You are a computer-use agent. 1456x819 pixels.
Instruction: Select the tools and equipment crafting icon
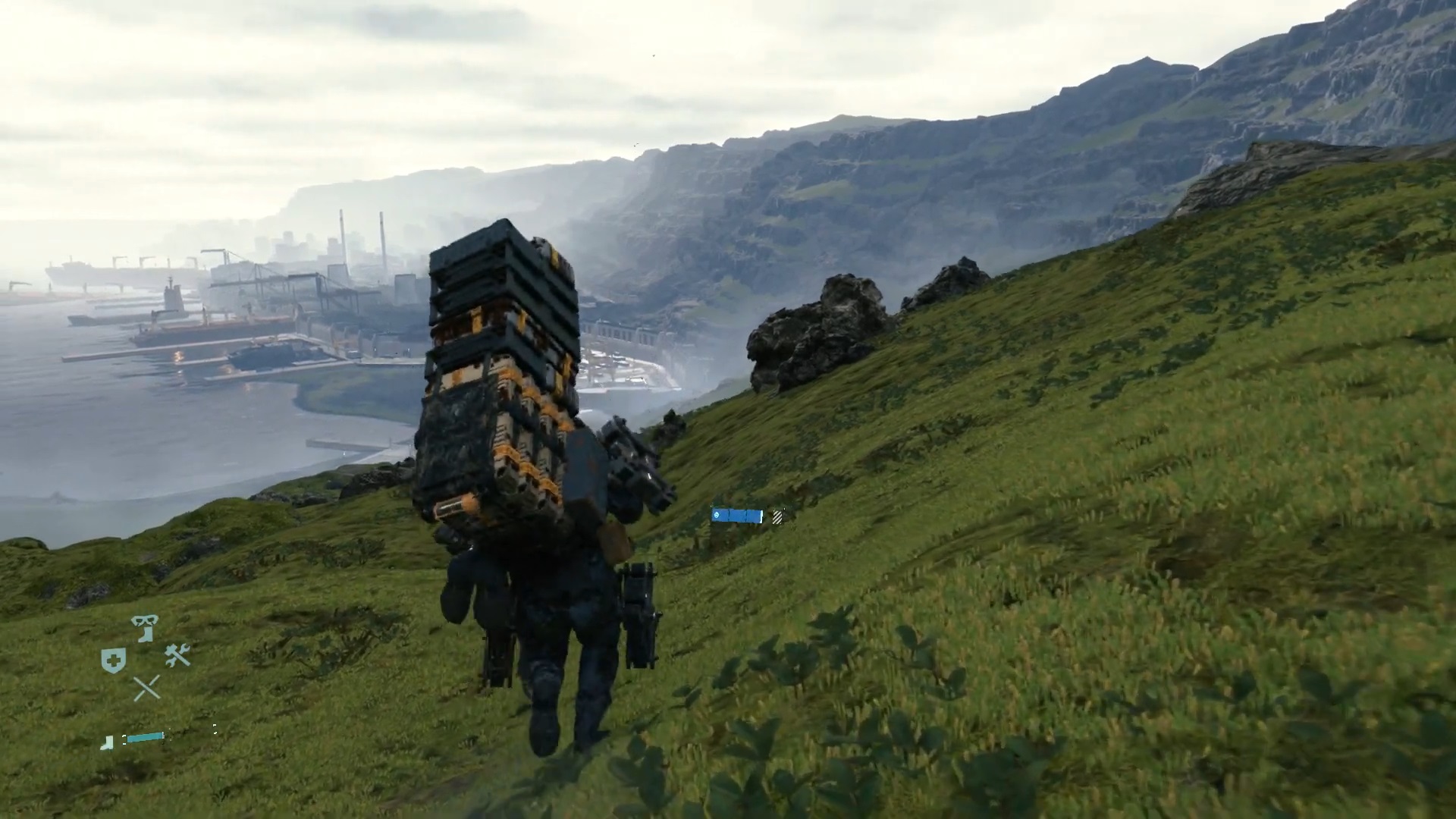click(177, 656)
